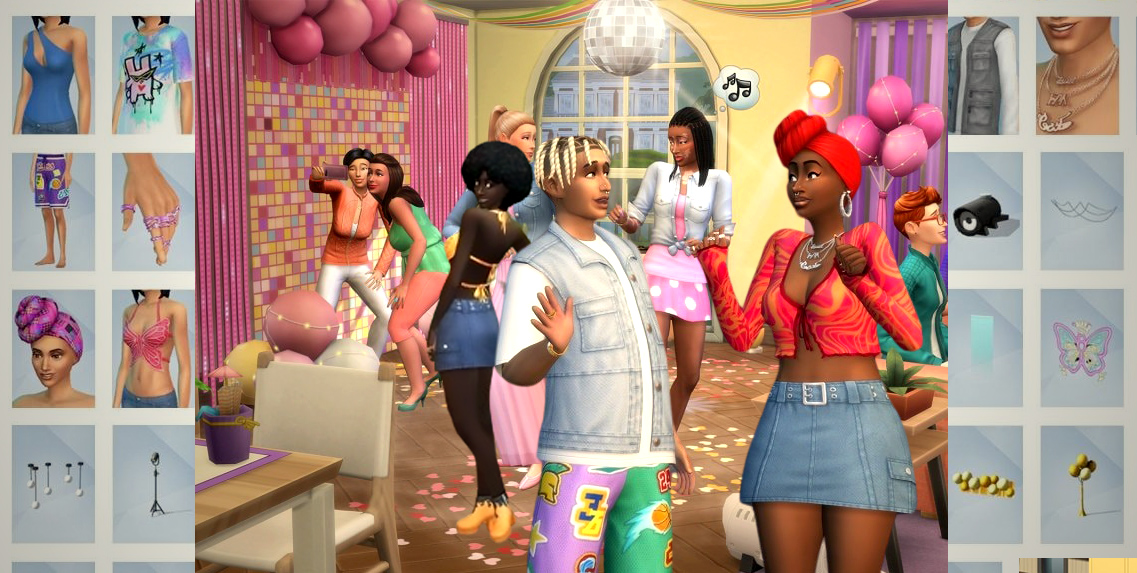The image size is (1137, 573).
Task: Select the gold balloon stand item
Action: (1081, 484)
